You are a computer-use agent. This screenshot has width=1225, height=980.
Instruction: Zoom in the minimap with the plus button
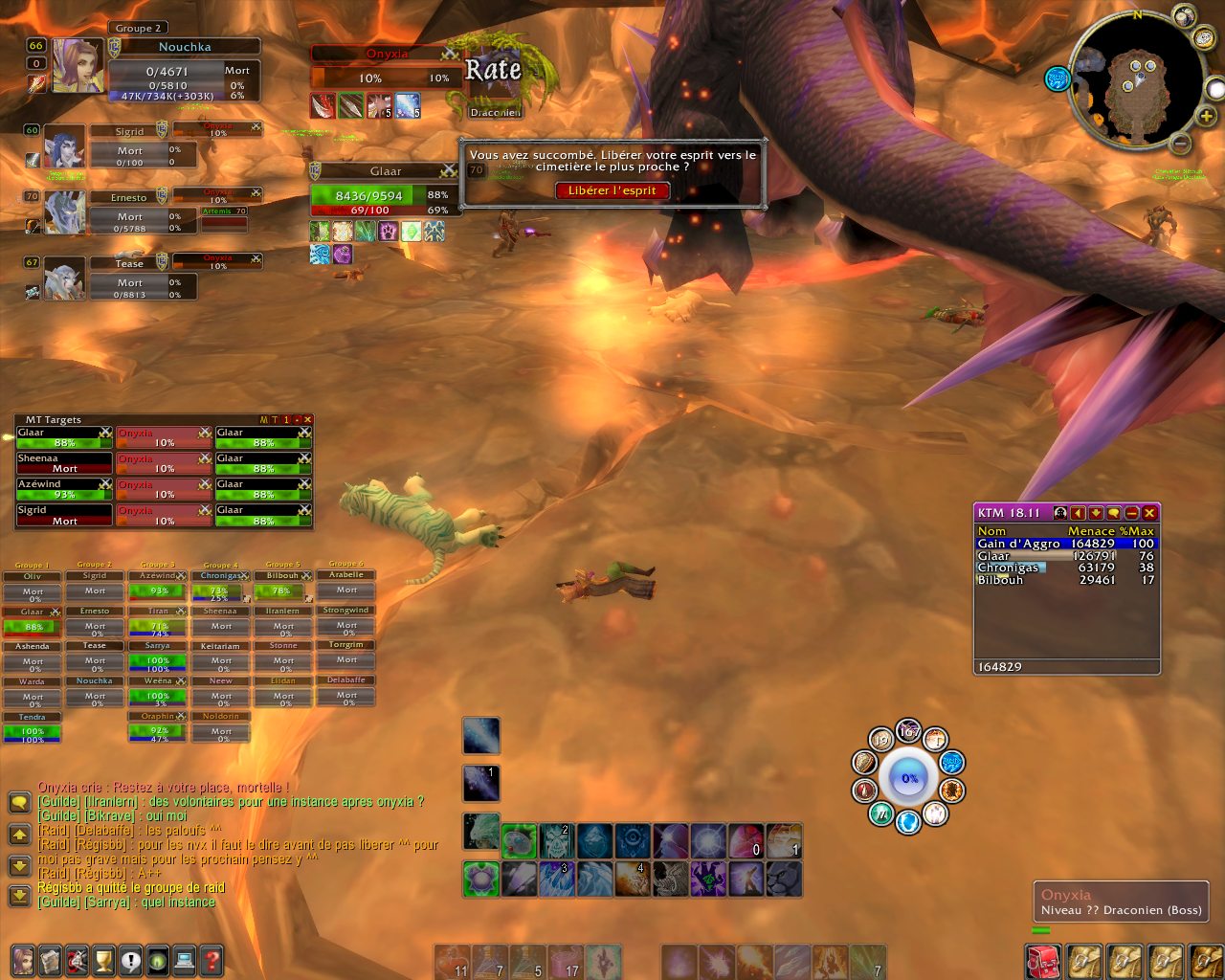point(1207,116)
